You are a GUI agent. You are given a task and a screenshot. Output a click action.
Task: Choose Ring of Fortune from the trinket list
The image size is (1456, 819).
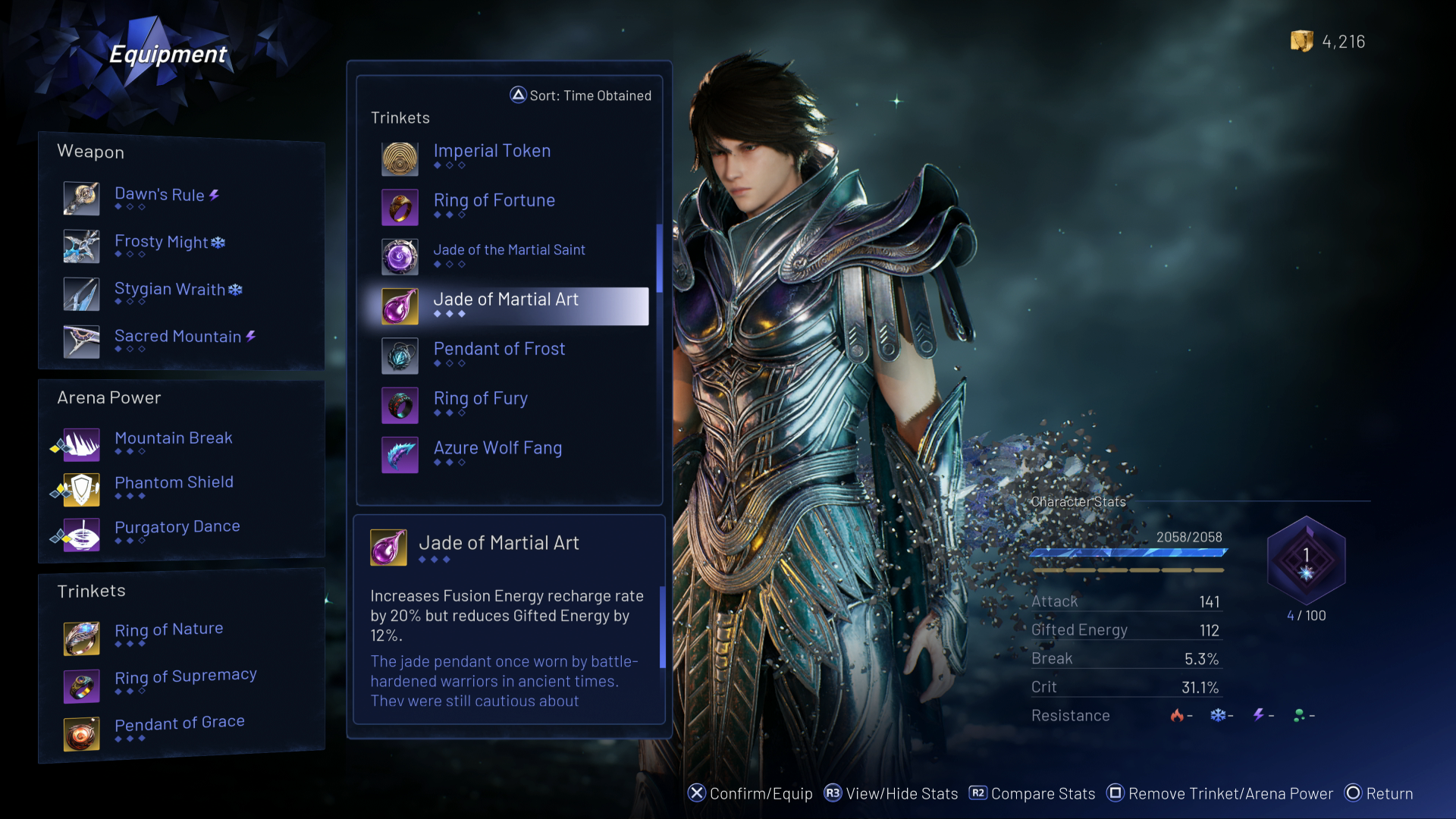[494, 201]
